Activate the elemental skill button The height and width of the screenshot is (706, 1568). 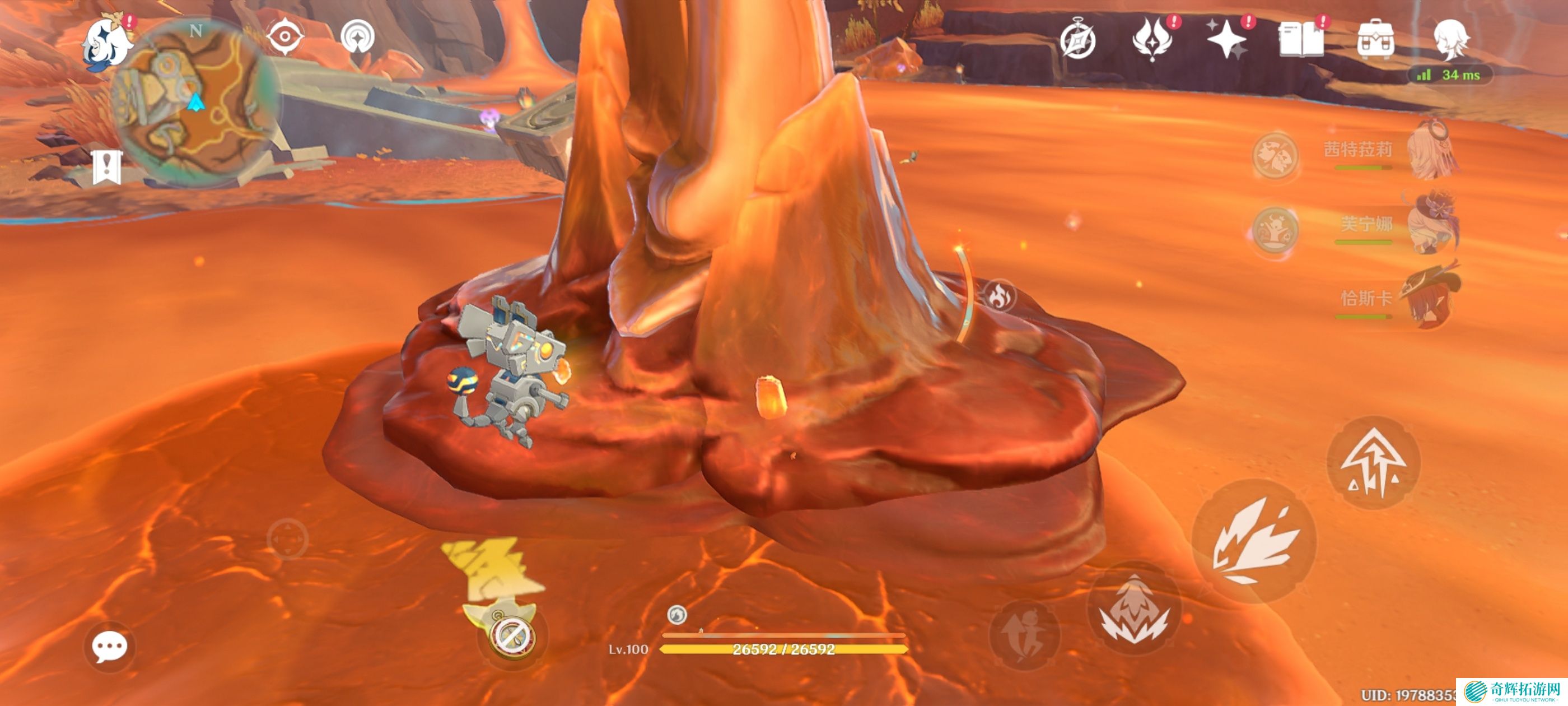(x=1133, y=609)
